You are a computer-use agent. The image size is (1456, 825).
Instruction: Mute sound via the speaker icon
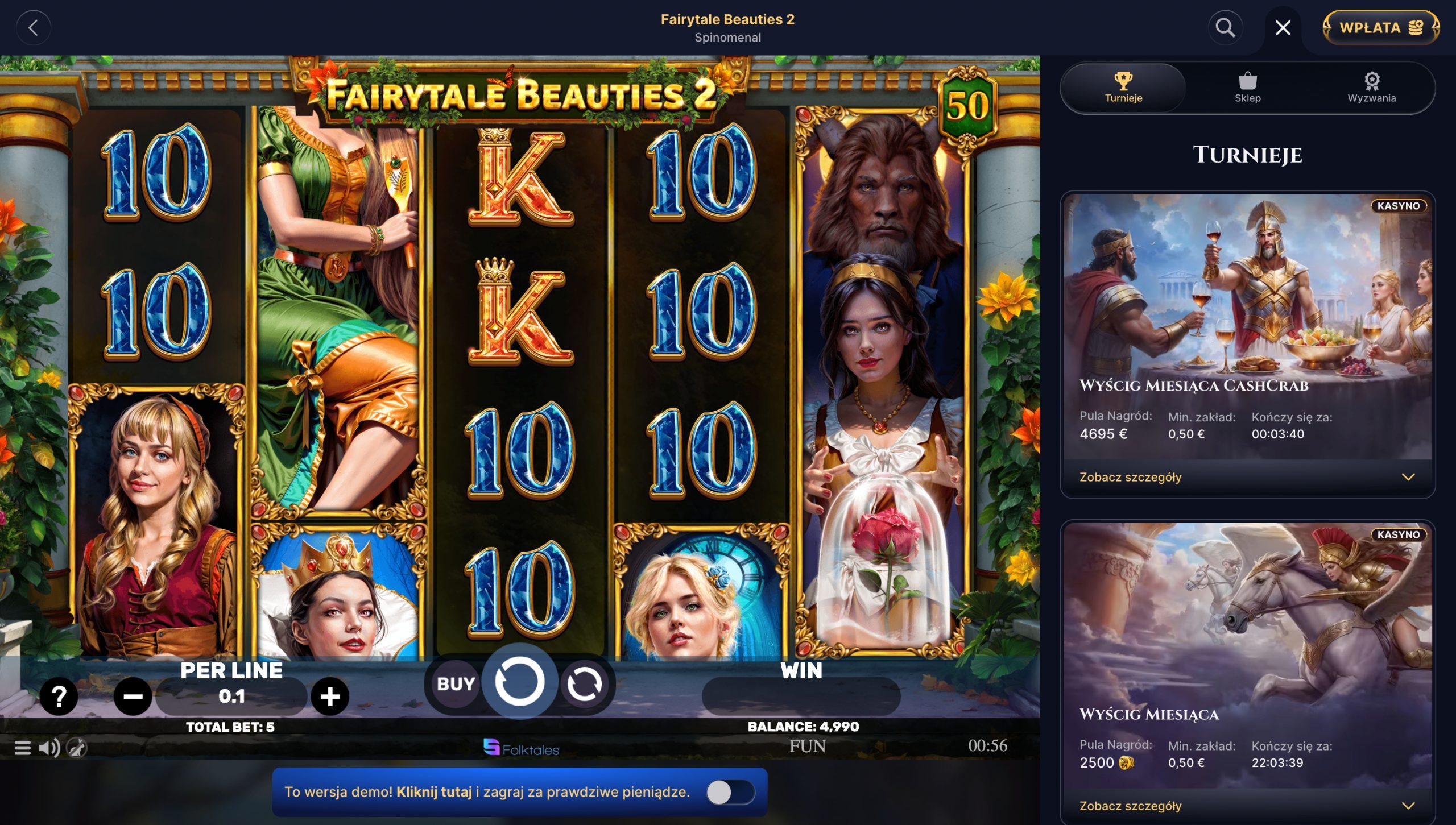[x=50, y=747]
